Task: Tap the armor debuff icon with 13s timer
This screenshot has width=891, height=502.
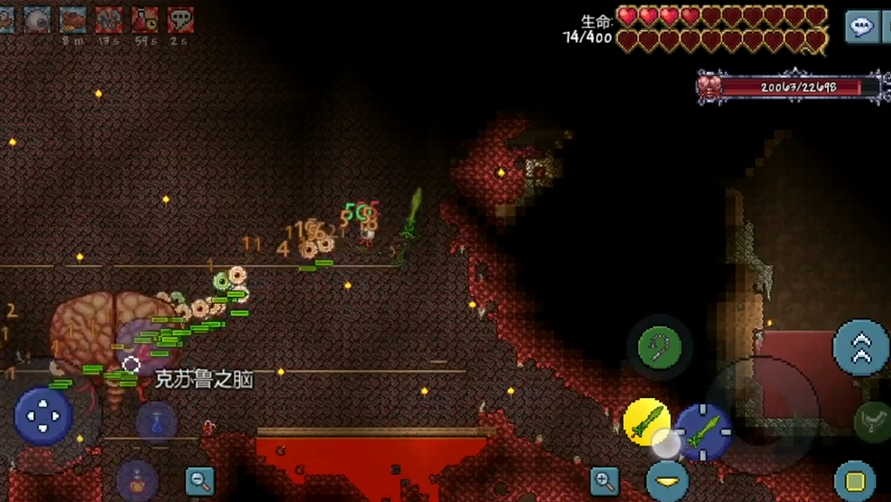Action: click(x=109, y=19)
